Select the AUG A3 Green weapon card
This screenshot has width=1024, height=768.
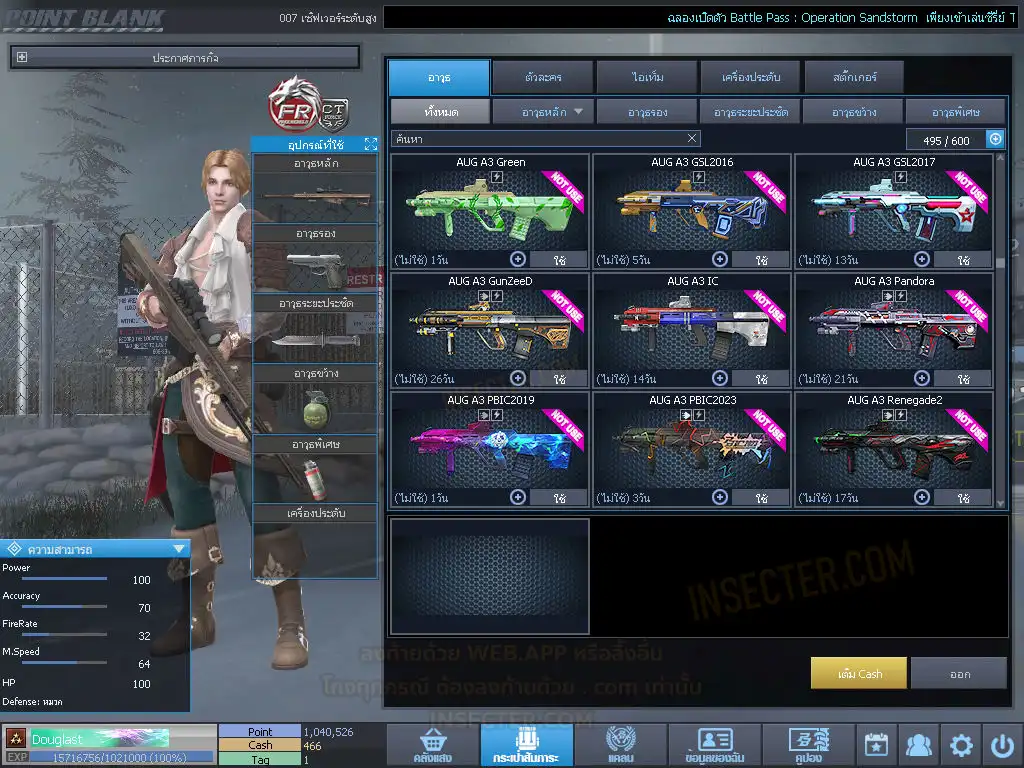(490, 210)
